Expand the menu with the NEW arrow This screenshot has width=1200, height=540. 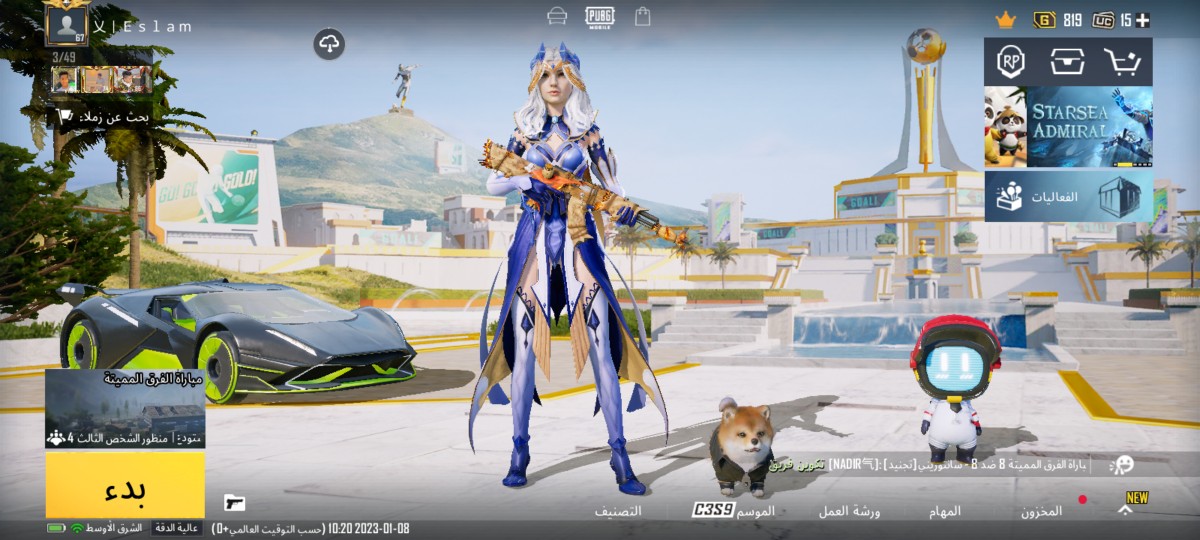pyautogui.click(x=1126, y=509)
